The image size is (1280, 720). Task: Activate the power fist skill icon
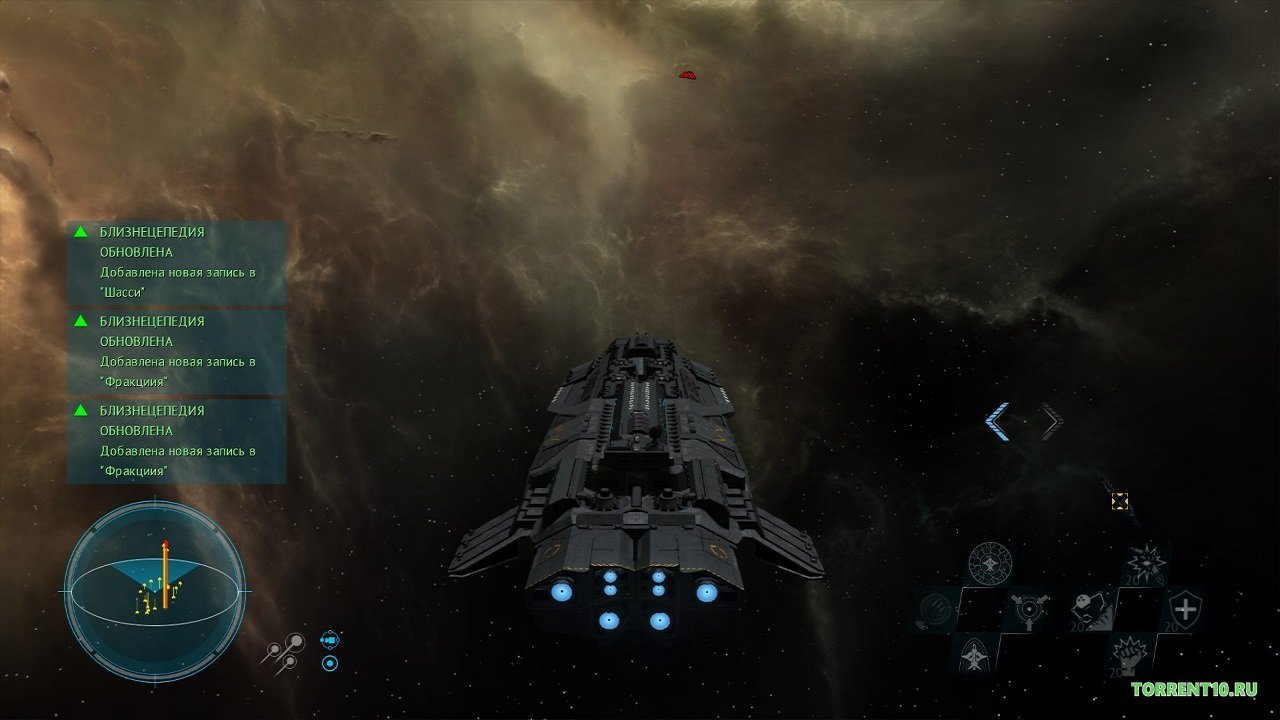[x=1130, y=655]
